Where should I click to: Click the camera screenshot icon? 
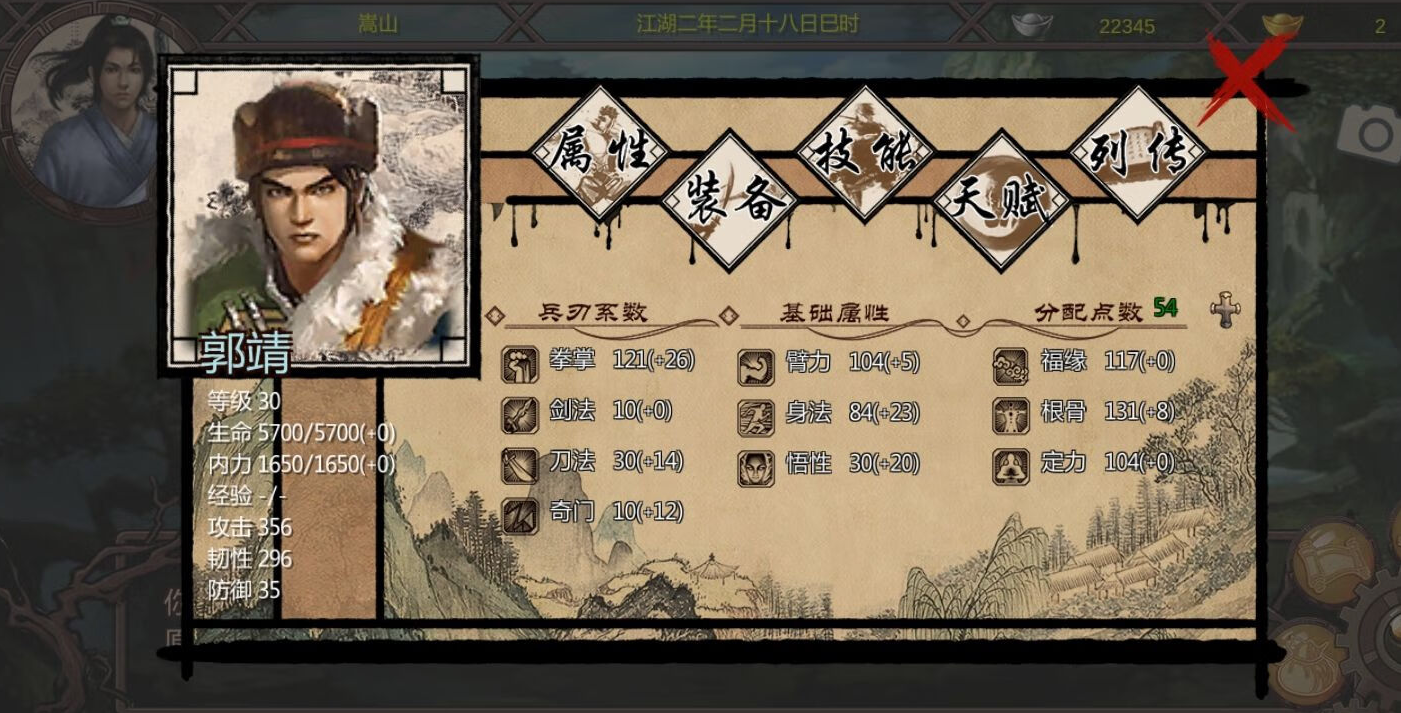pos(1373,134)
